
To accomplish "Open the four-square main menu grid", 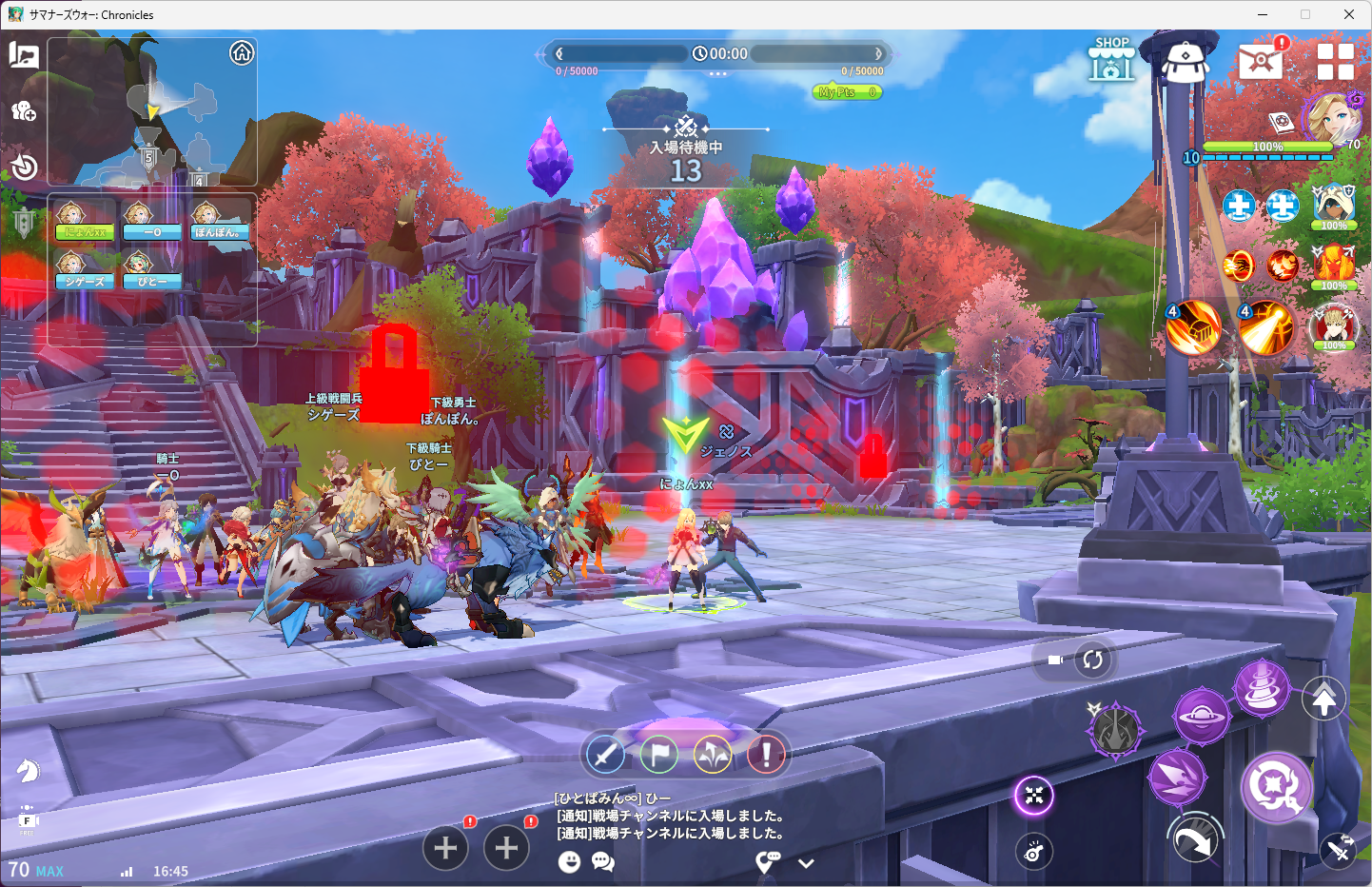I will (1335, 62).
